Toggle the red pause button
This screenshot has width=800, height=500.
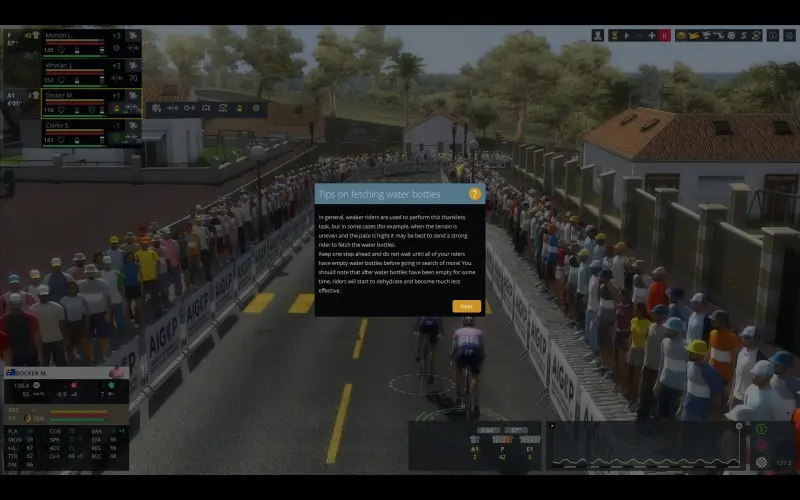click(x=665, y=35)
